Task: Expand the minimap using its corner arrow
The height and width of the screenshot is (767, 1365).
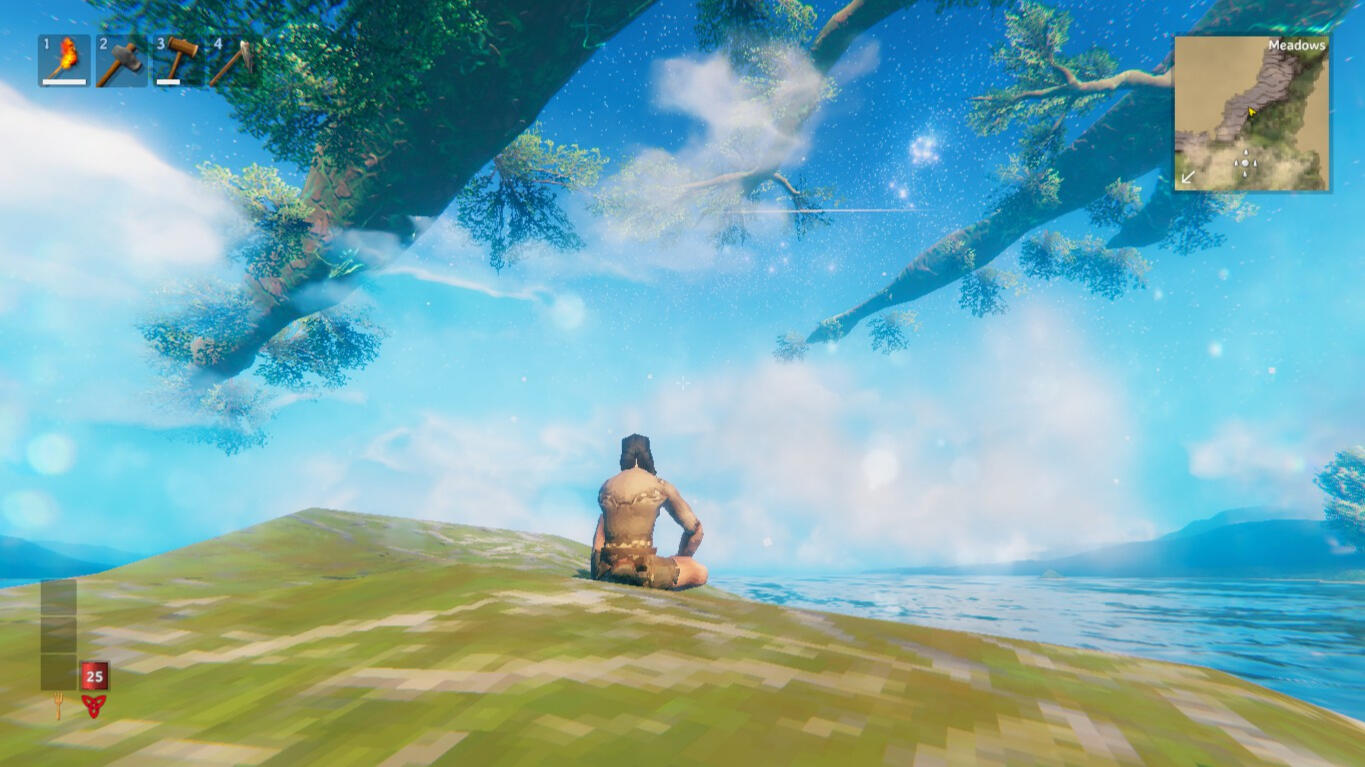Action: click(1189, 177)
